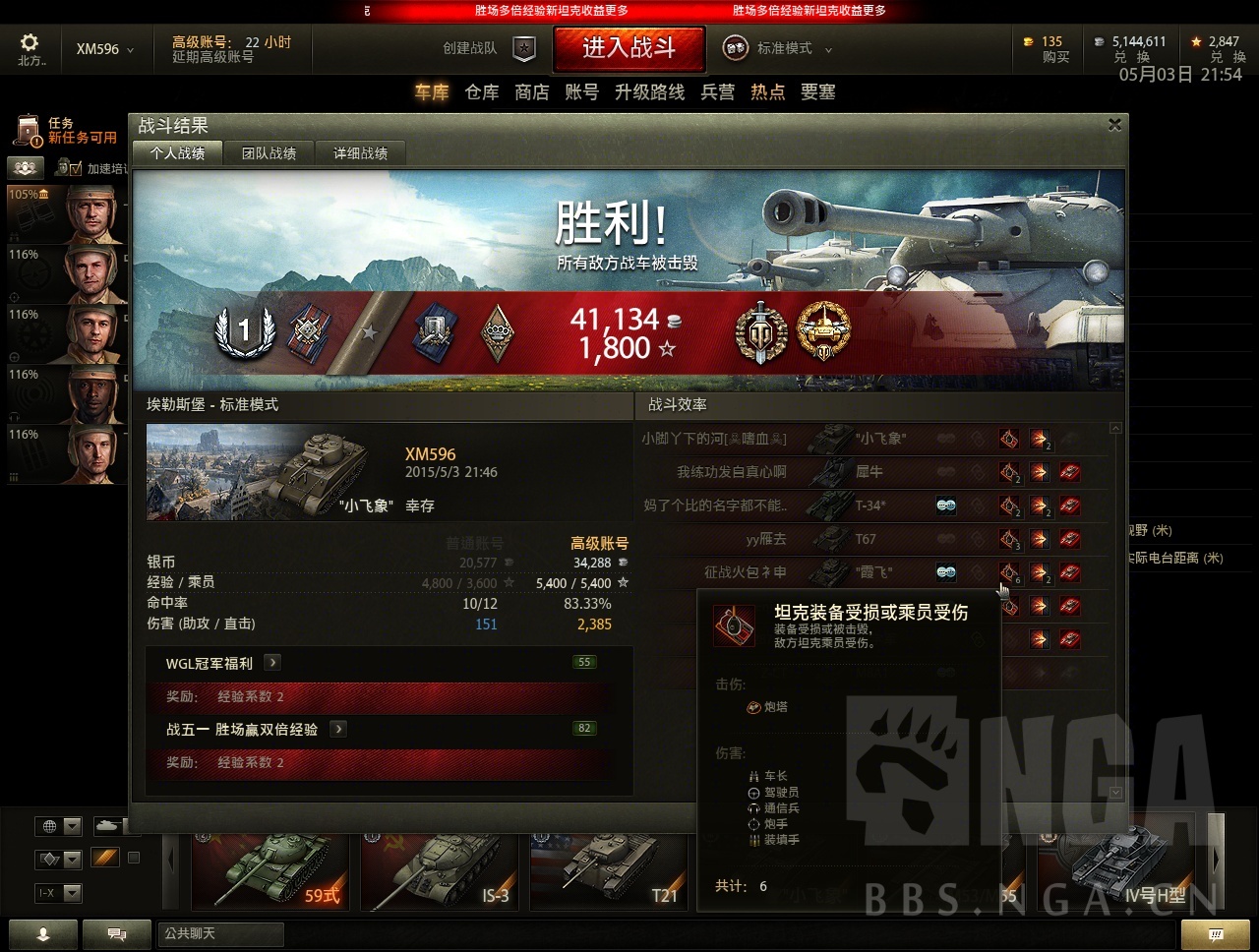The height and width of the screenshot is (952, 1259).
Task: Open the 新任务可用 missions notification icon
Action: pos(27,128)
